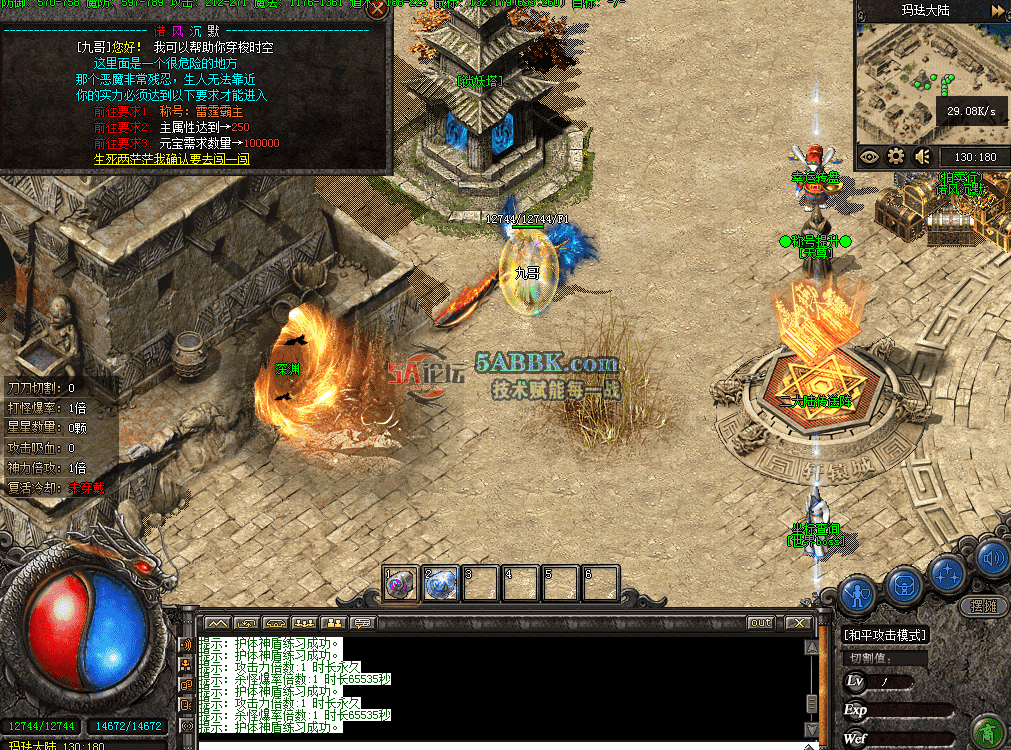
Task: Toggle sound with the minimap speaker icon
Action: (922, 156)
